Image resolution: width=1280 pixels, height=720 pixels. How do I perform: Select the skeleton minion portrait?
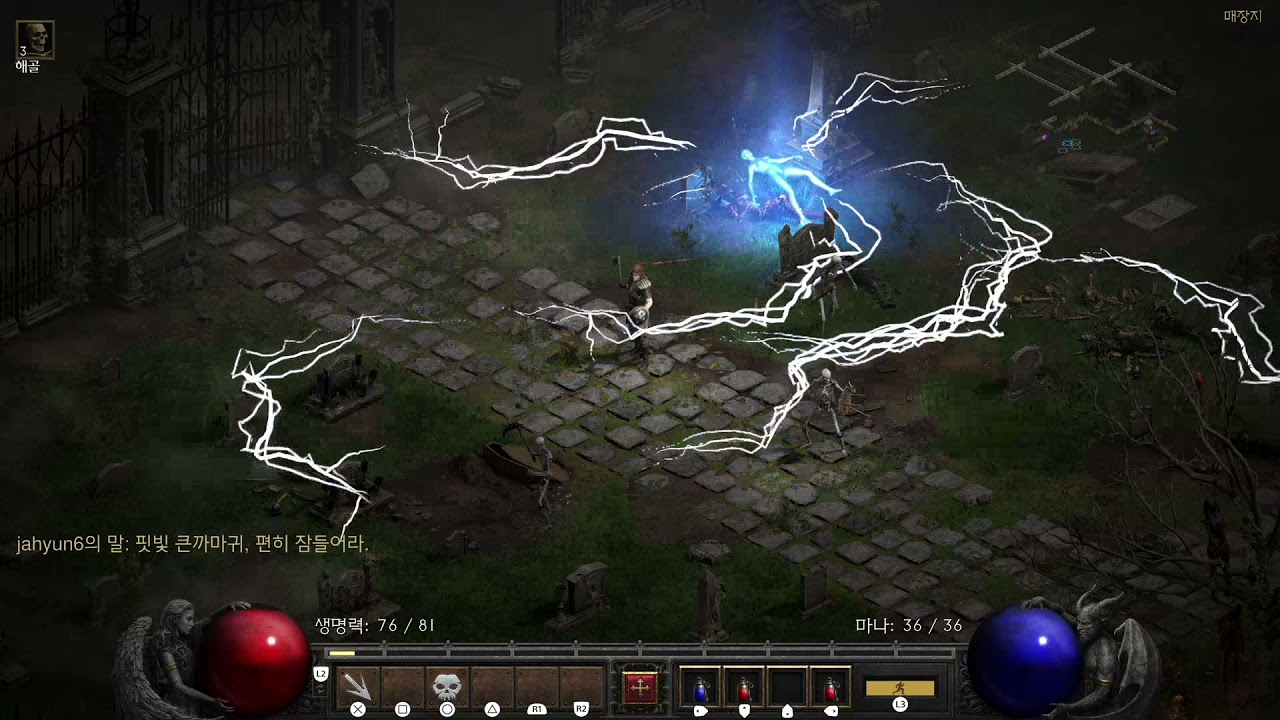pos(35,40)
